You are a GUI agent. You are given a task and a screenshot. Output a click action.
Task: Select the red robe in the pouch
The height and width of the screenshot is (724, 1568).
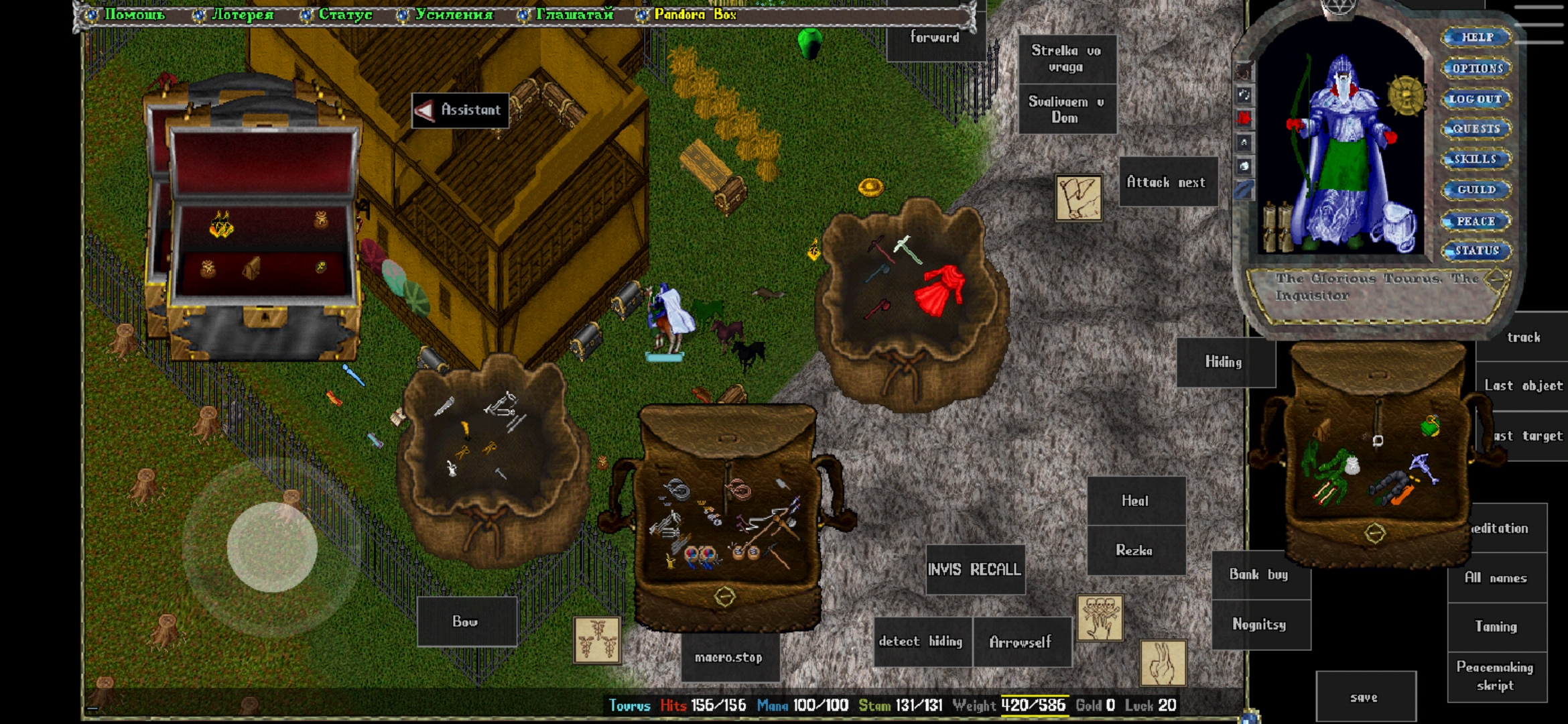point(941,290)
